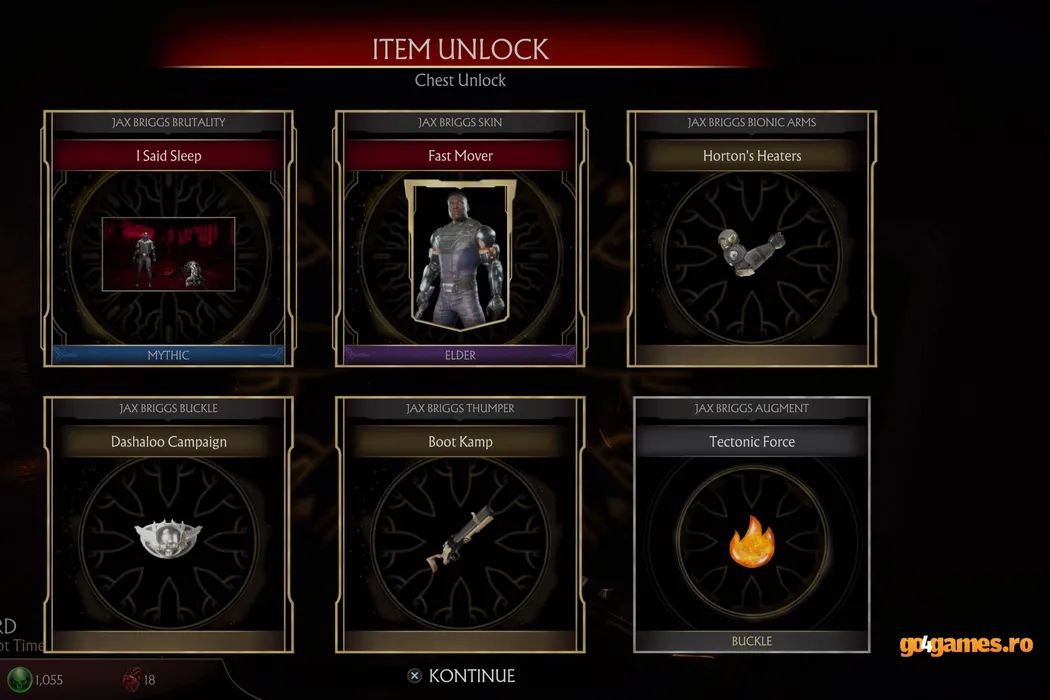1050x700 pixels.
Task: Select Horton's Heaters bionic arms card
Action: tap(752, 240)
